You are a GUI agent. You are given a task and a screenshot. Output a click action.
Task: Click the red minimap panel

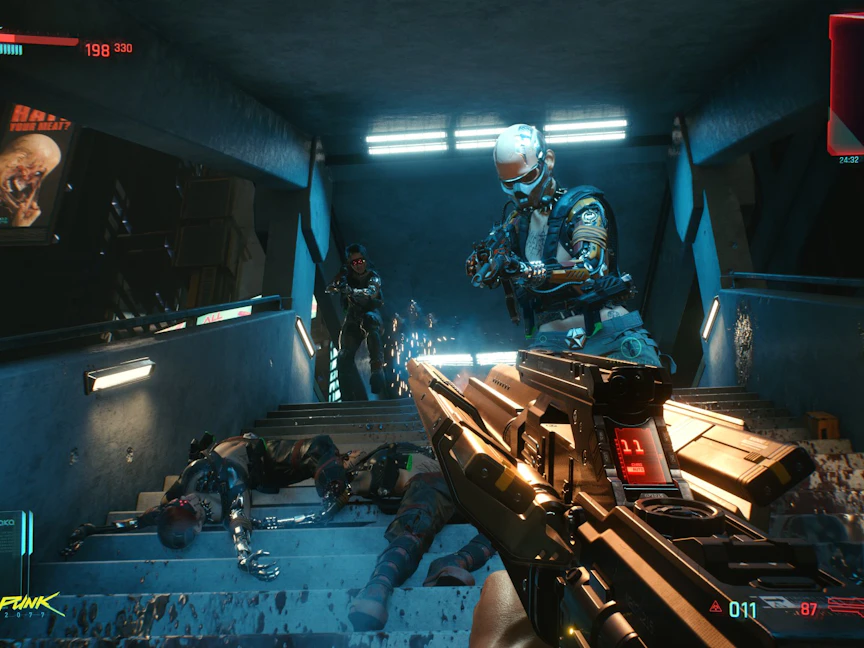point(846,84)
